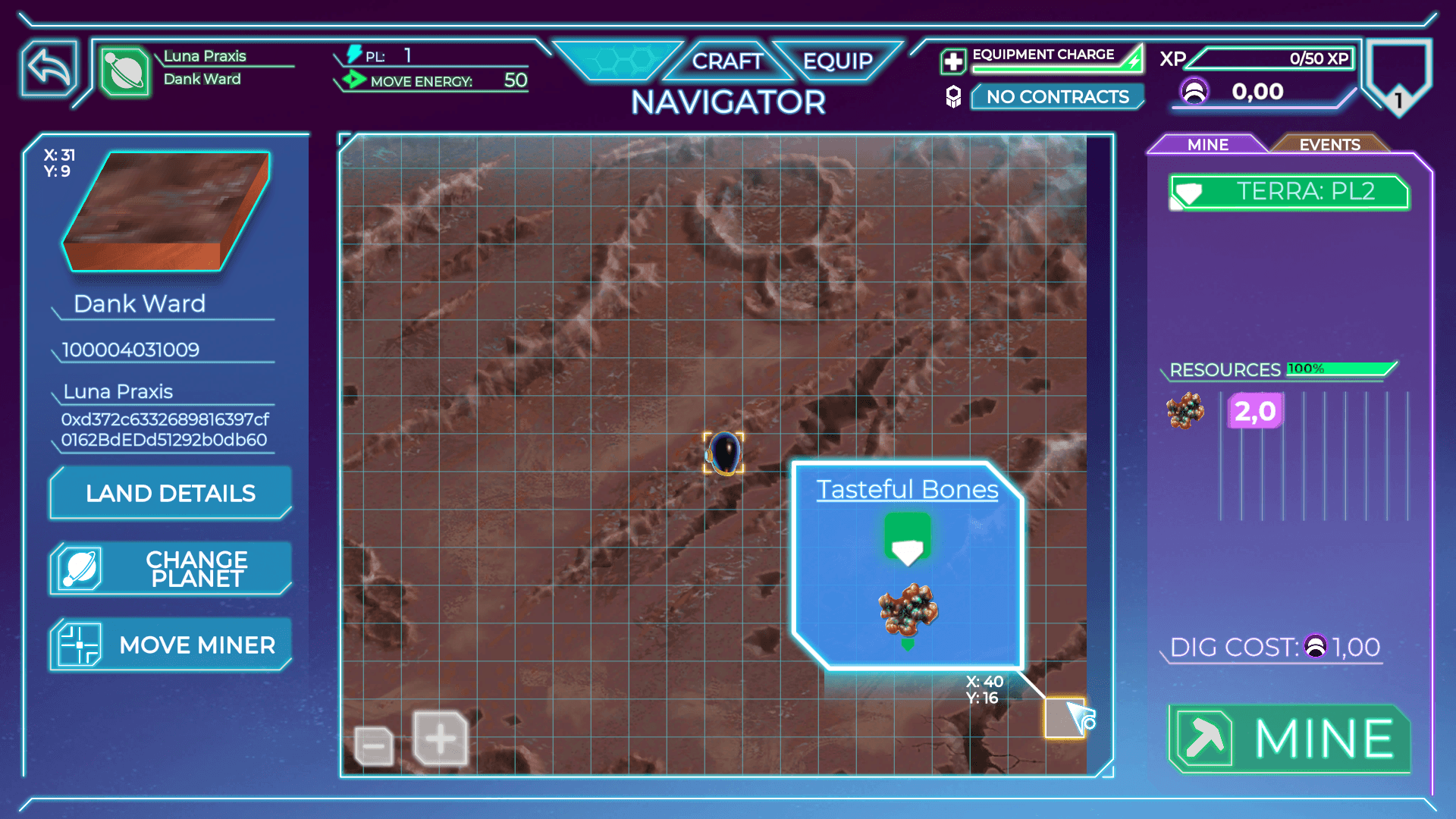The height and width of the screenshot is (819, 1456).
Task: Open the CRAFT screen
Action: [726, 61]
